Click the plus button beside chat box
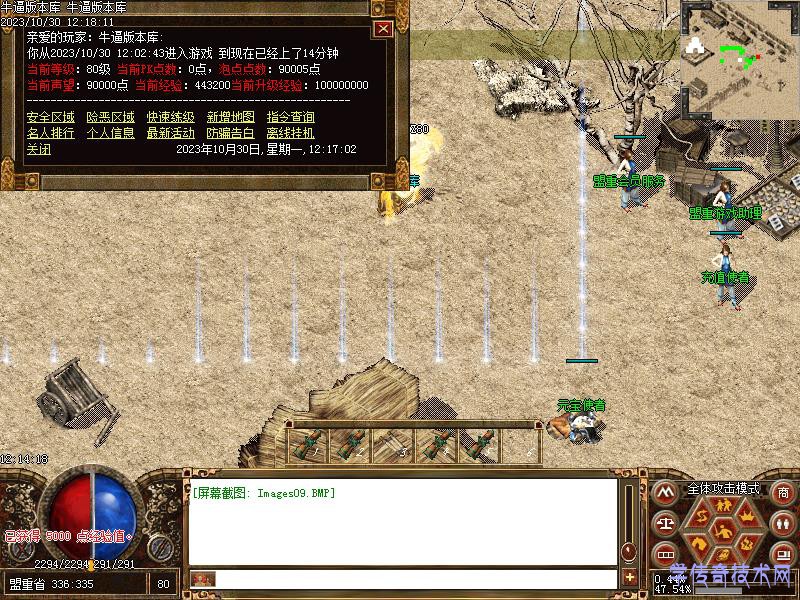Viewport: 800px width, 600px height. click(x=629, y=577)
